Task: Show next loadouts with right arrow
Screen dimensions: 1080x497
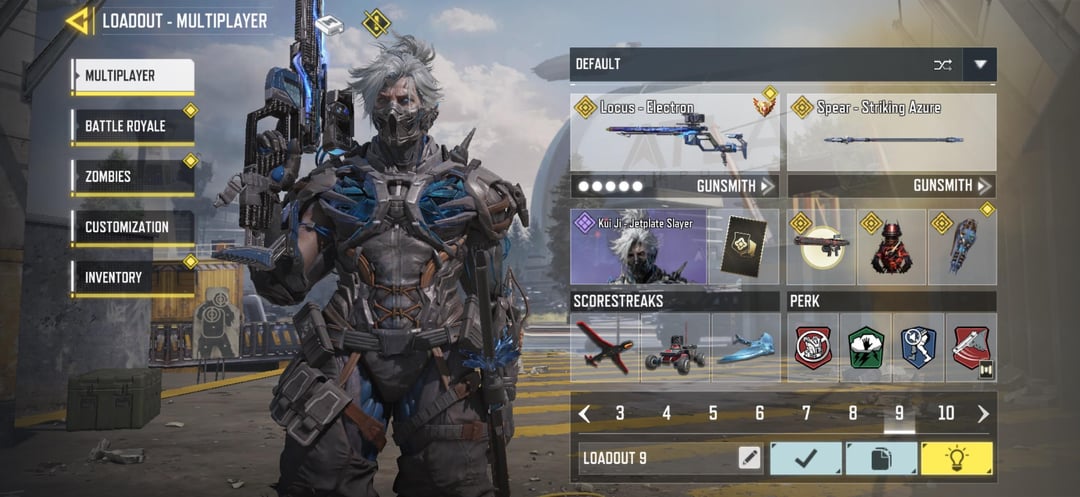Action: 983,413
